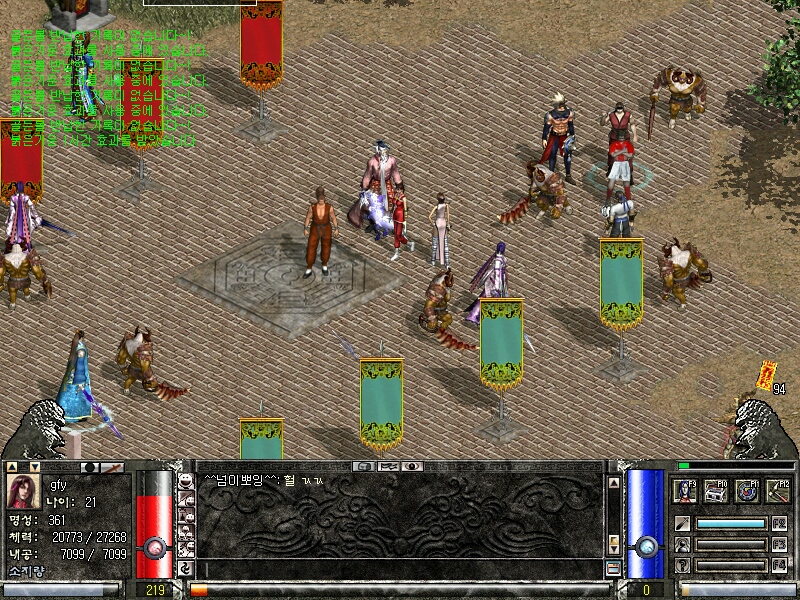Open the F11 target-ring icon
Image resolution: width=800 pixels, height=600 pixels.
(x=746, y=490)
